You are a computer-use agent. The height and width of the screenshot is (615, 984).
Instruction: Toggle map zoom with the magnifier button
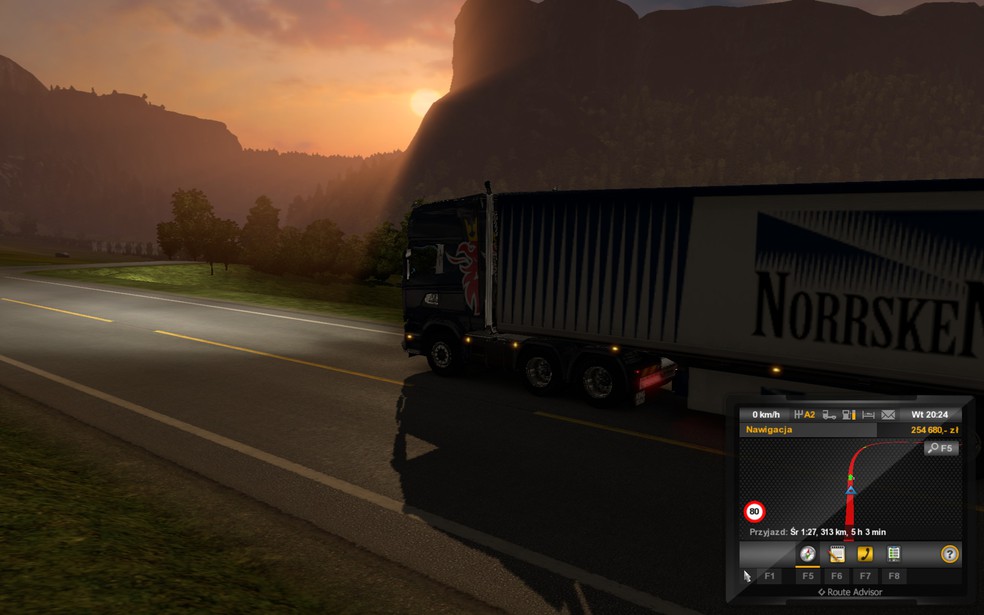(940, 448)
